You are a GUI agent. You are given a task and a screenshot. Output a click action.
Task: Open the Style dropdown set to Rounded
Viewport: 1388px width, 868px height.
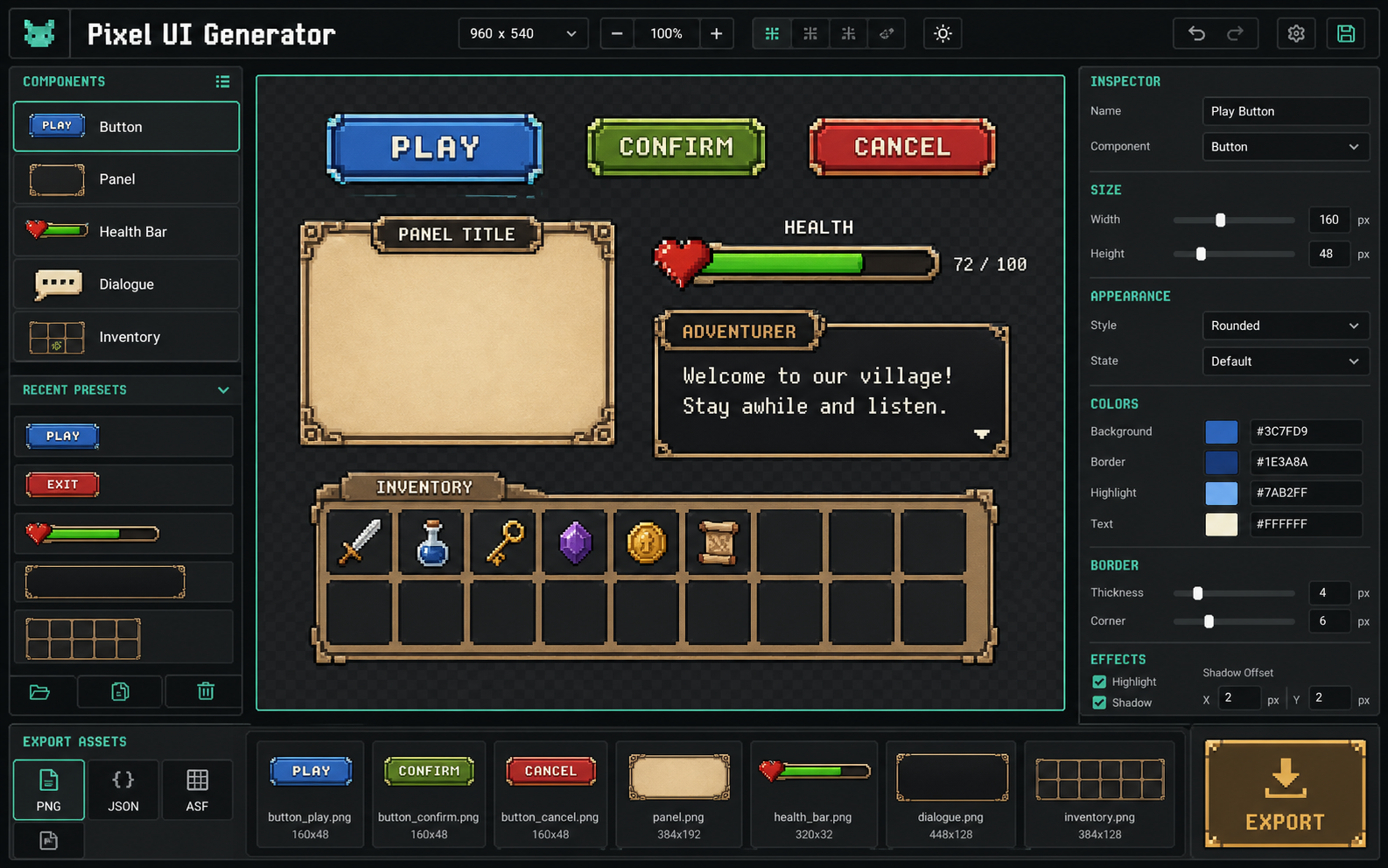point(1285,325)
